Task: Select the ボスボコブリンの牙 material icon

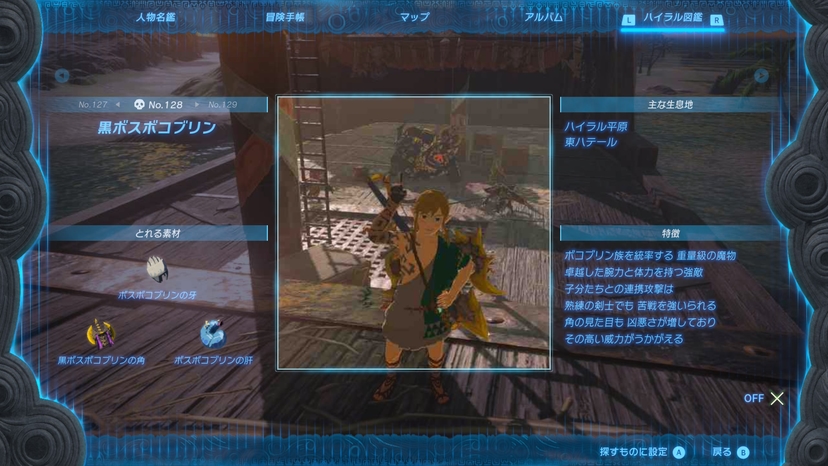Action: tap(157, 269)
